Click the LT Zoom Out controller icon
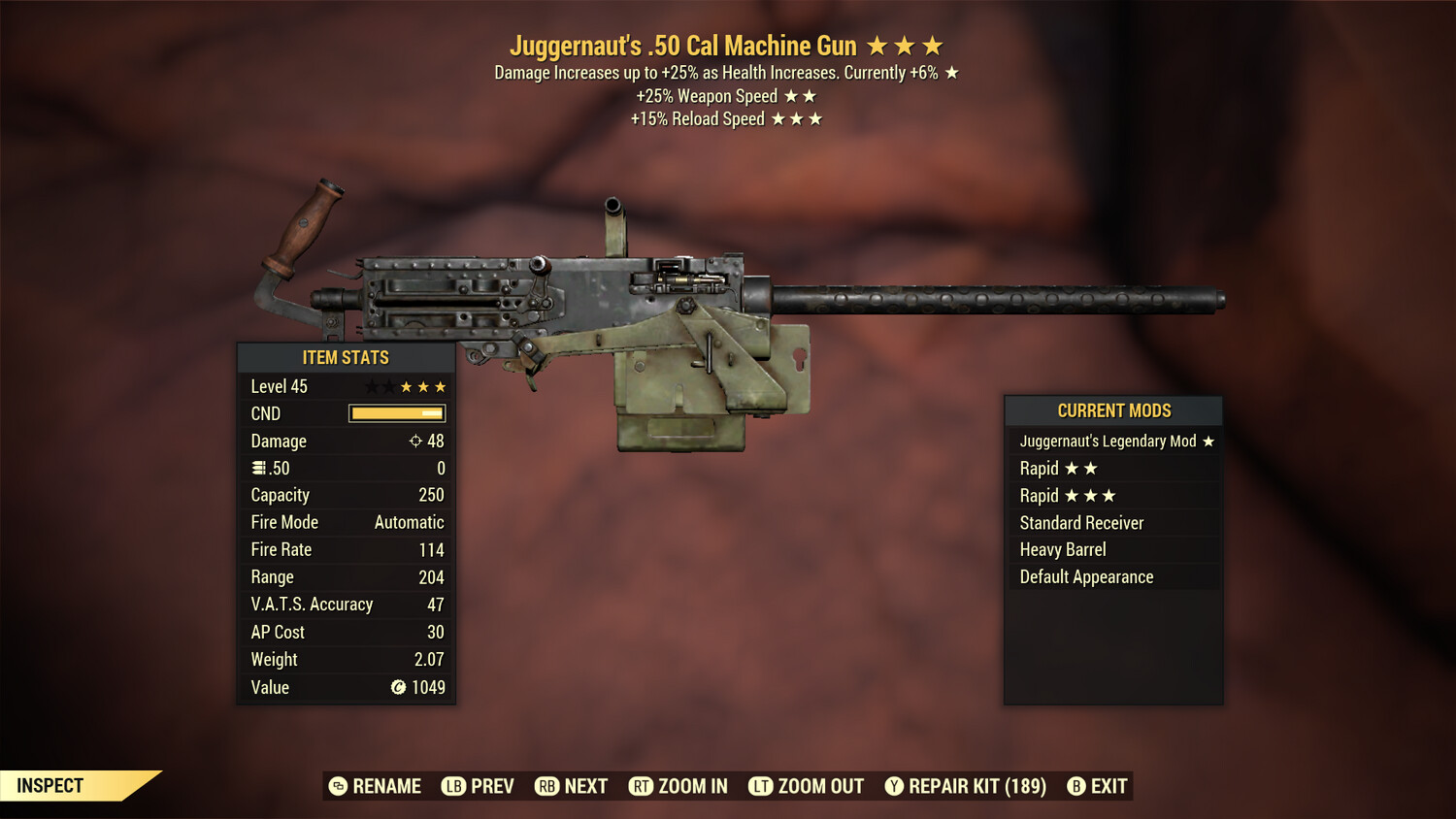This screenshot has height=819, width=1456. coord(761,786)
